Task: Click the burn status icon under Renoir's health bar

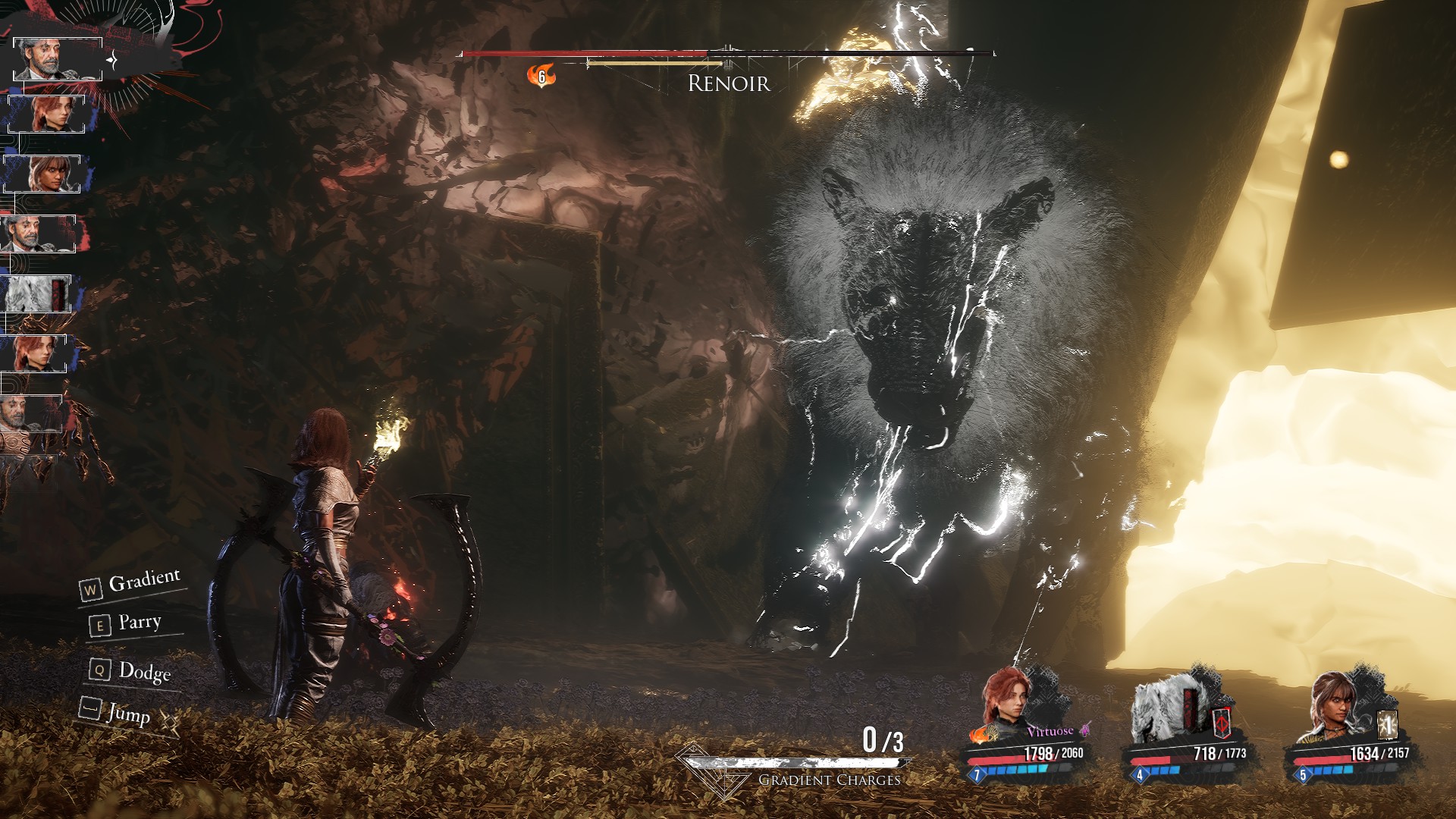Action: coord(541,76)
